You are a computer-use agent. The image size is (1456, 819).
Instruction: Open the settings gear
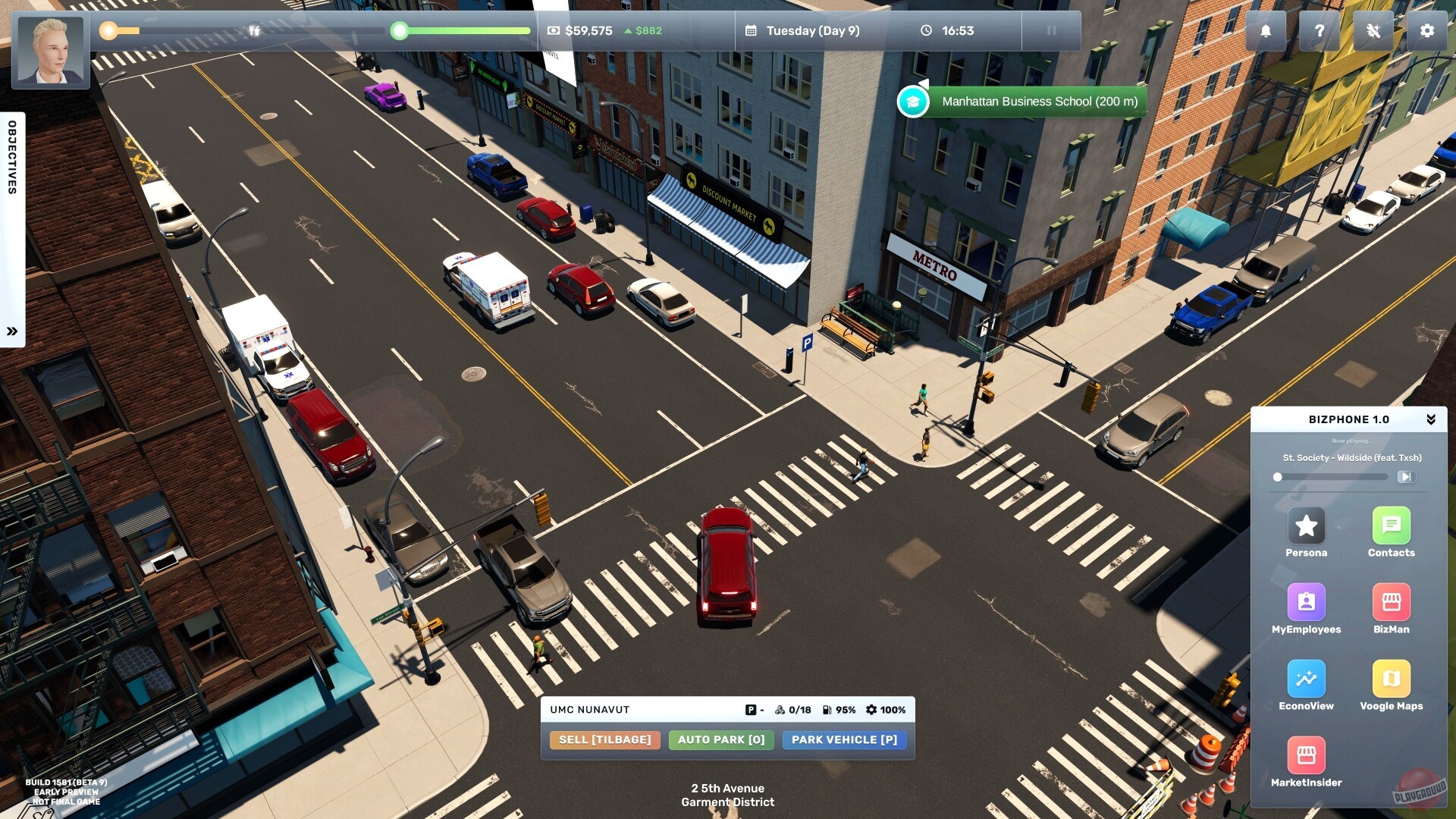pos(1427,31)
